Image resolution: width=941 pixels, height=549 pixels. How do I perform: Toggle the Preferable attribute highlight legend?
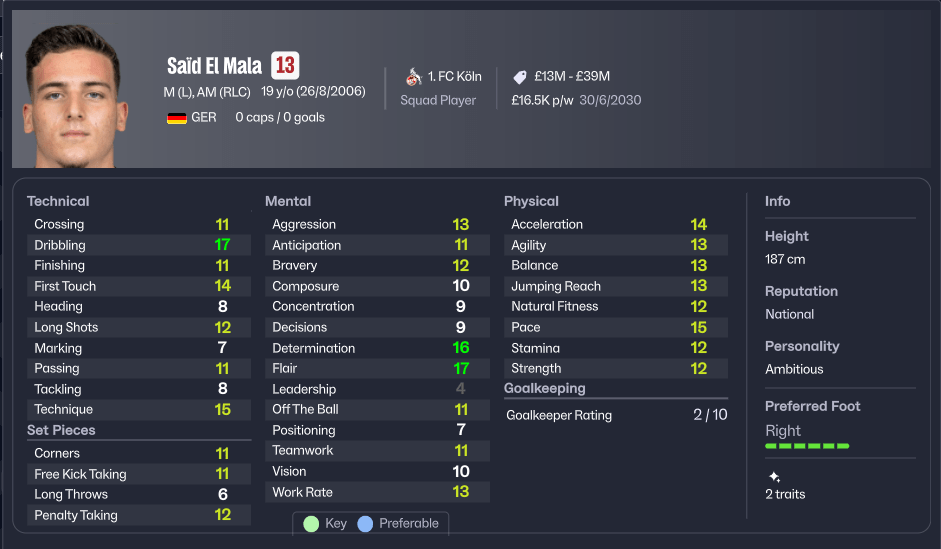coord(398,523)
